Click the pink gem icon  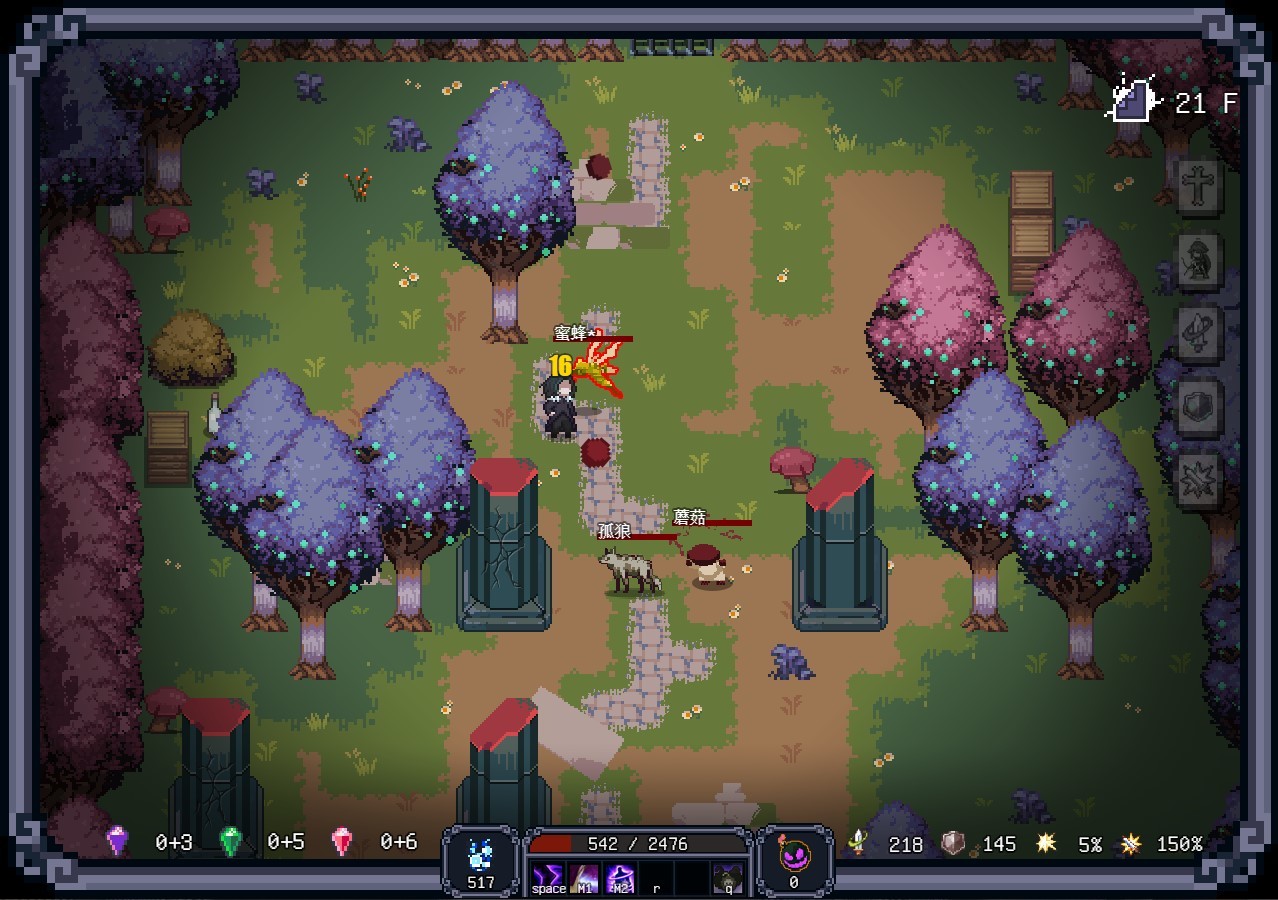coord(342,841)
